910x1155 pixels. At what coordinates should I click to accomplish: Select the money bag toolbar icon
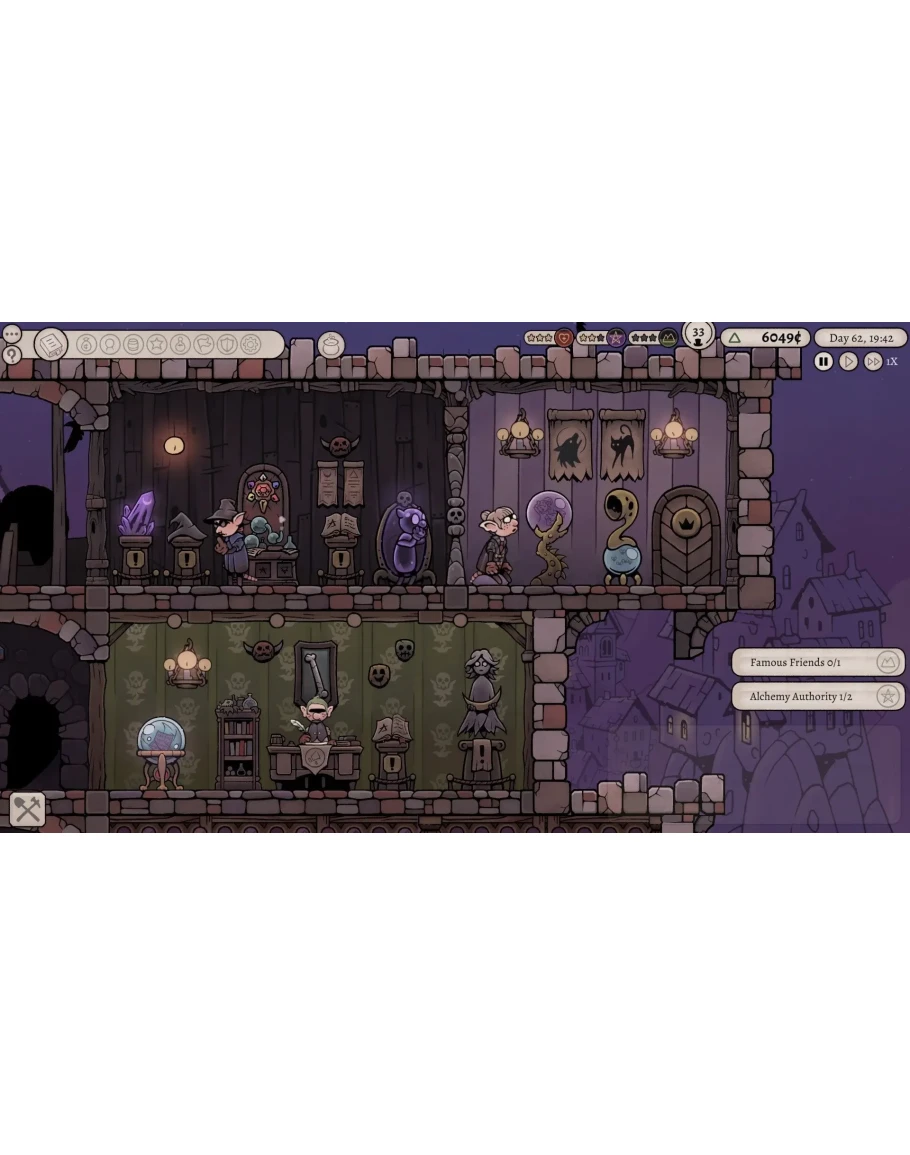pyautogui.click(x=86, y=344)
